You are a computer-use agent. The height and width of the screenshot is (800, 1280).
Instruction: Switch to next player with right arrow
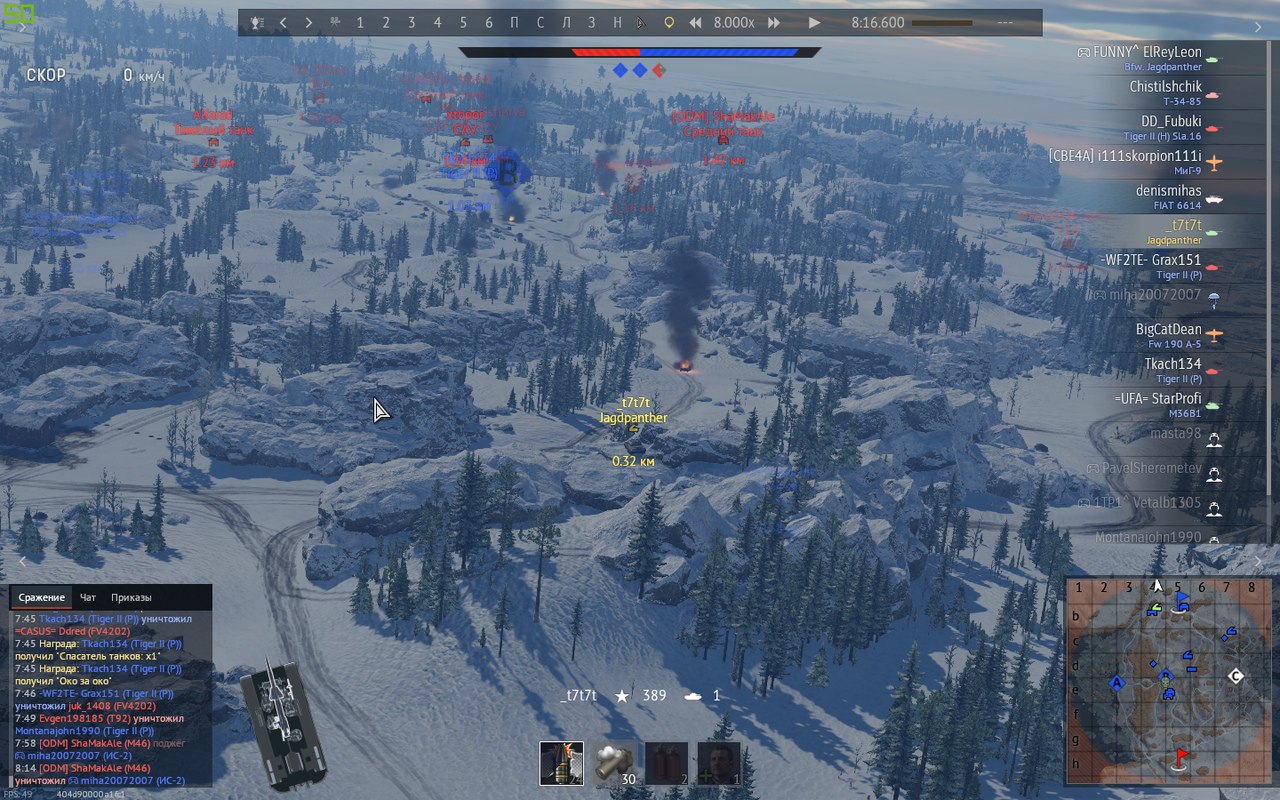(x=308, y=23)
